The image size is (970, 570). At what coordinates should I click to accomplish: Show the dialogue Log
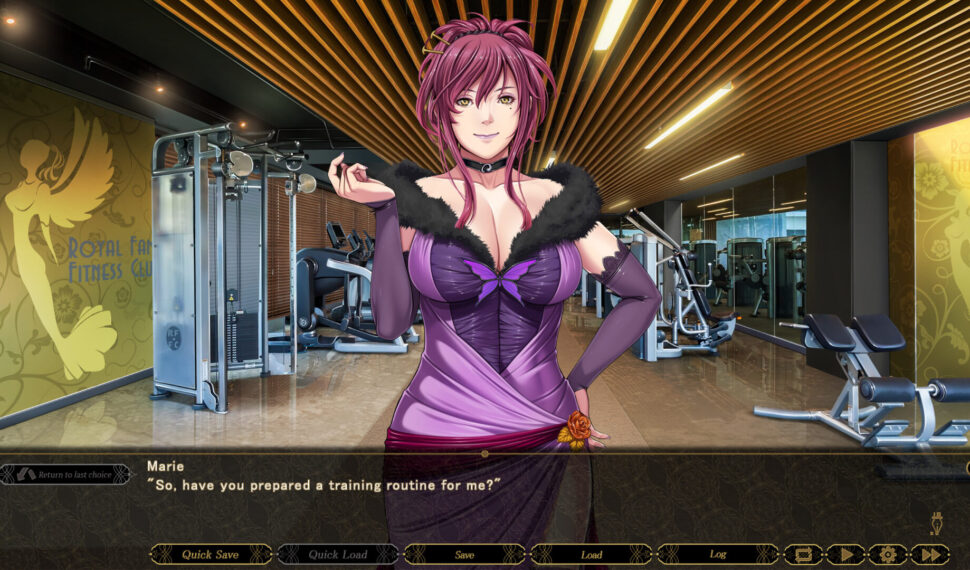717,554
